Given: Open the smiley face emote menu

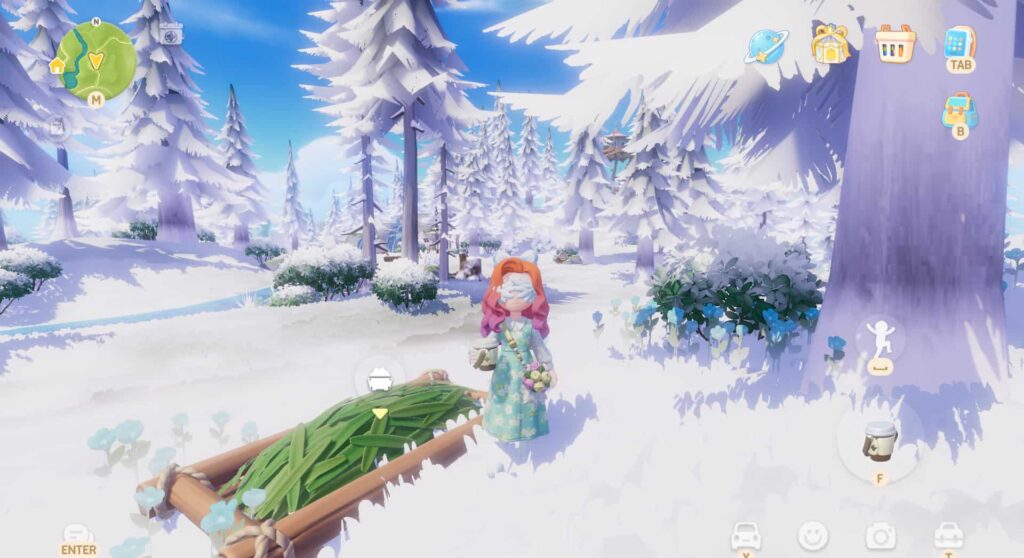Looking at the screenshot, I should tap(812, 536).
